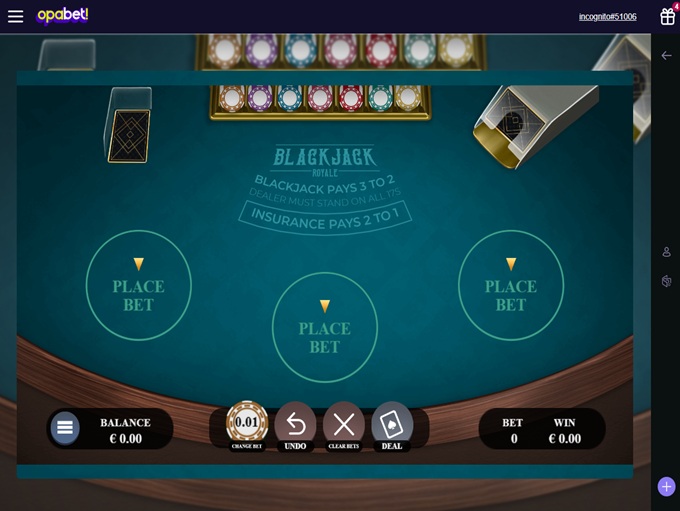Screen dimensions: 680x511
Task: Click the purple plus button
Action: [666, 486]
